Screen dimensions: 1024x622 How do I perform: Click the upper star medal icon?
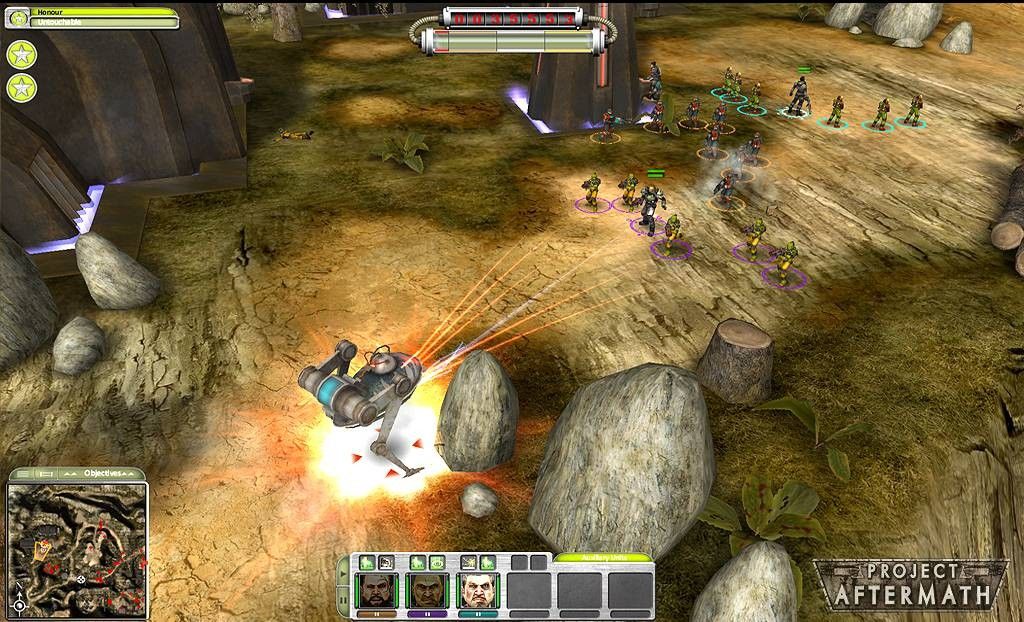[x=20, y=54]
